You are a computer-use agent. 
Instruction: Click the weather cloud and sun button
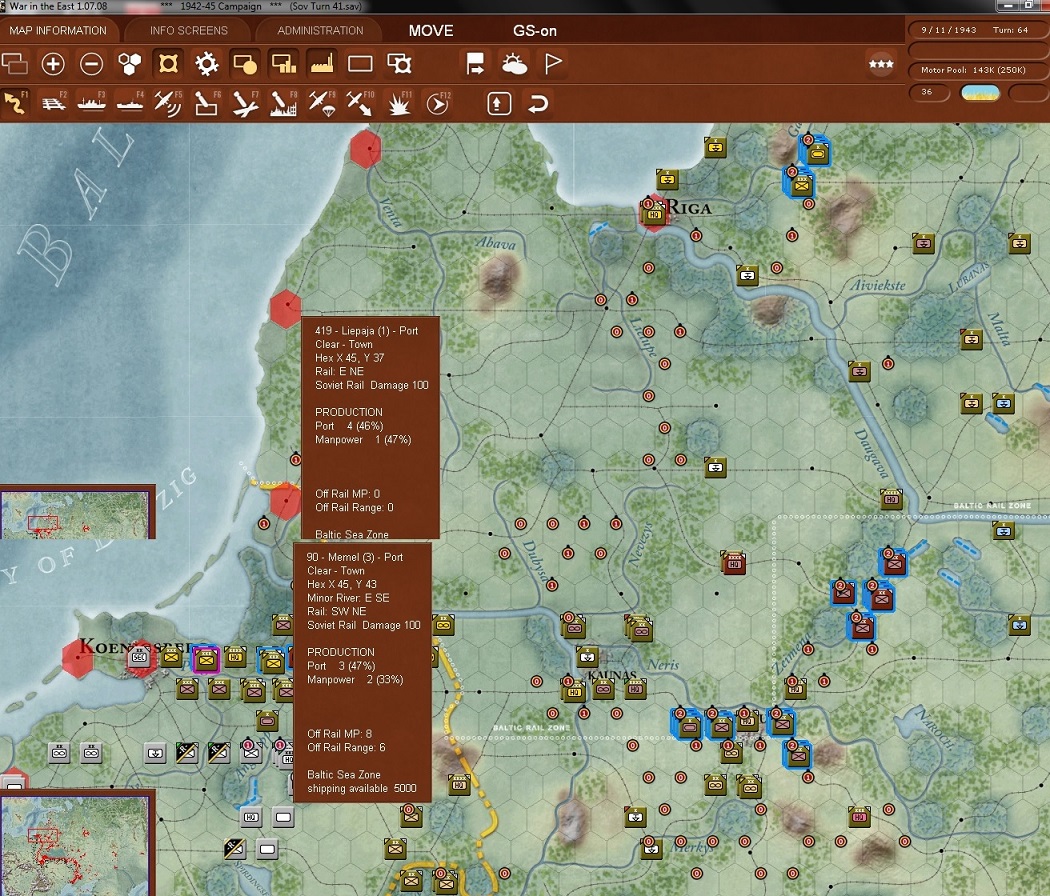(x=514, y=65)
